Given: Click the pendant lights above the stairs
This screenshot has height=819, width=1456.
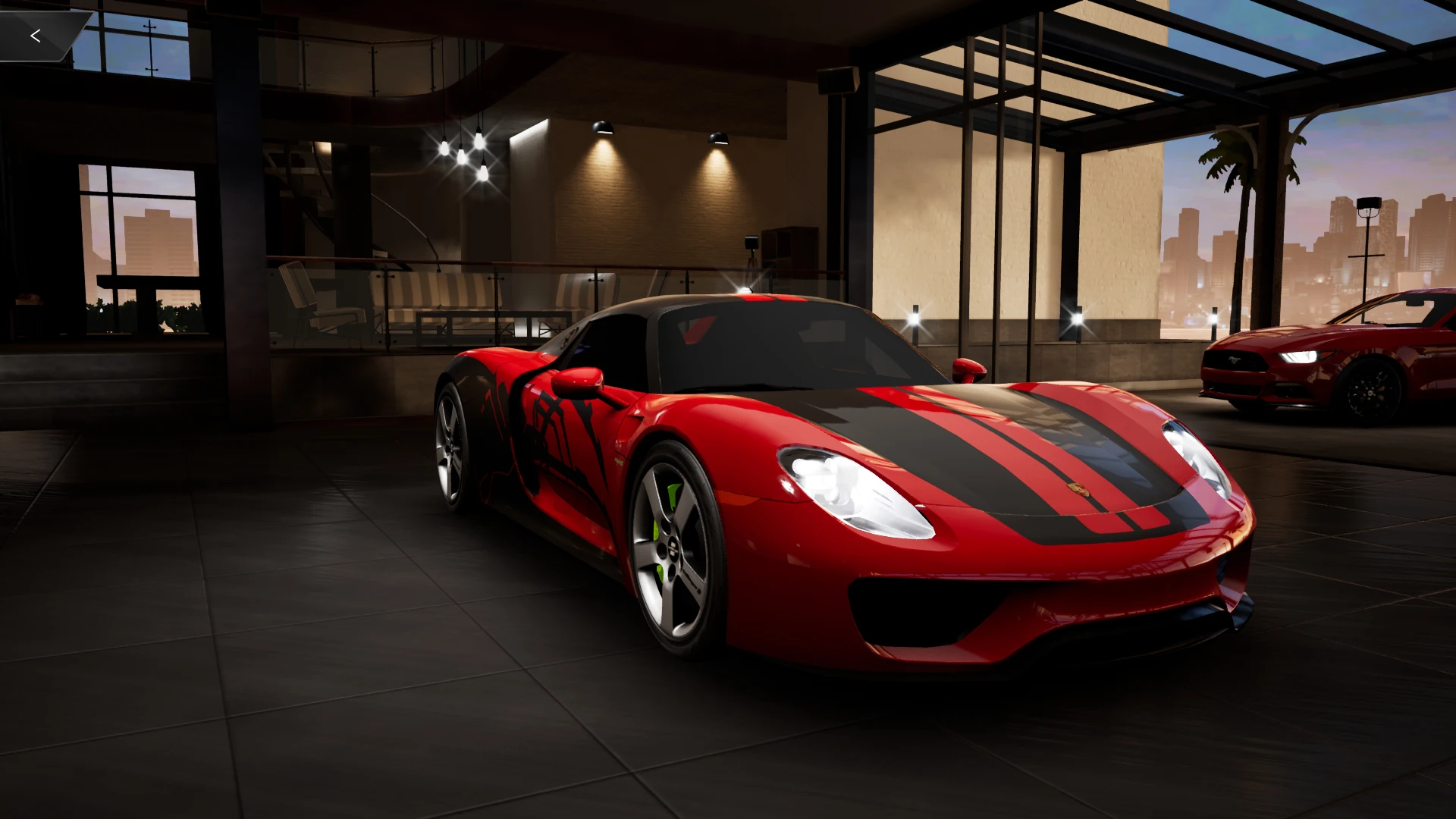Looking at the screenshot, I should 463,152.
